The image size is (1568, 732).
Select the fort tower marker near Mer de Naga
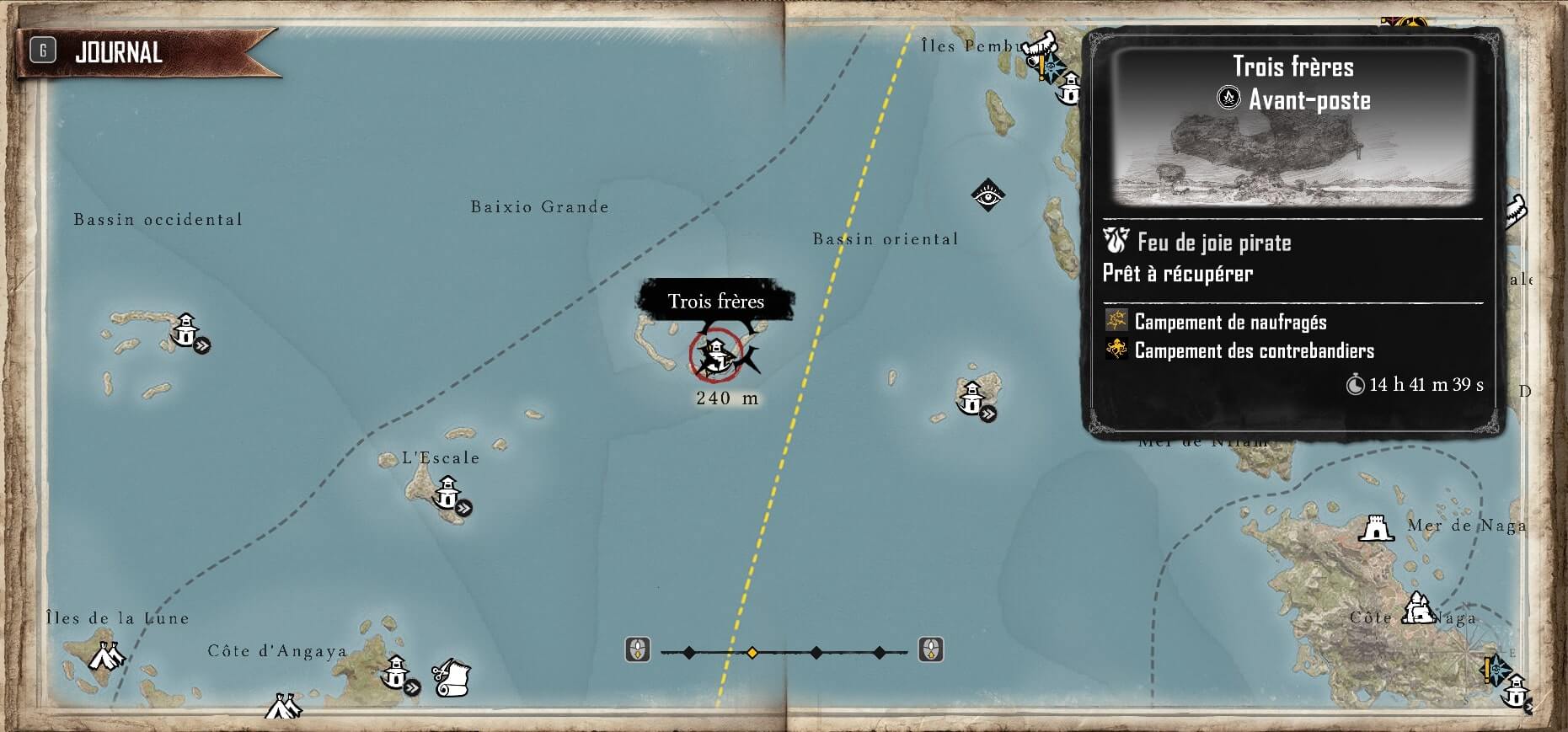tap(1376, 528)
